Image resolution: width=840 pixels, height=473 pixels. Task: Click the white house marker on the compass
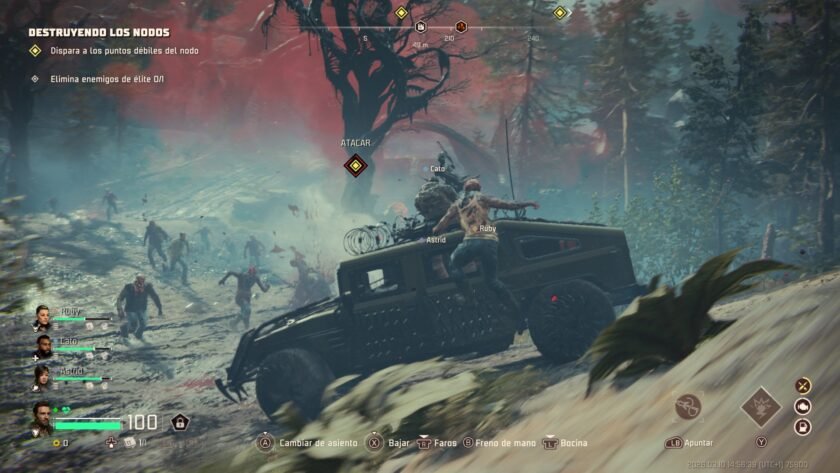tap(421, 27)
